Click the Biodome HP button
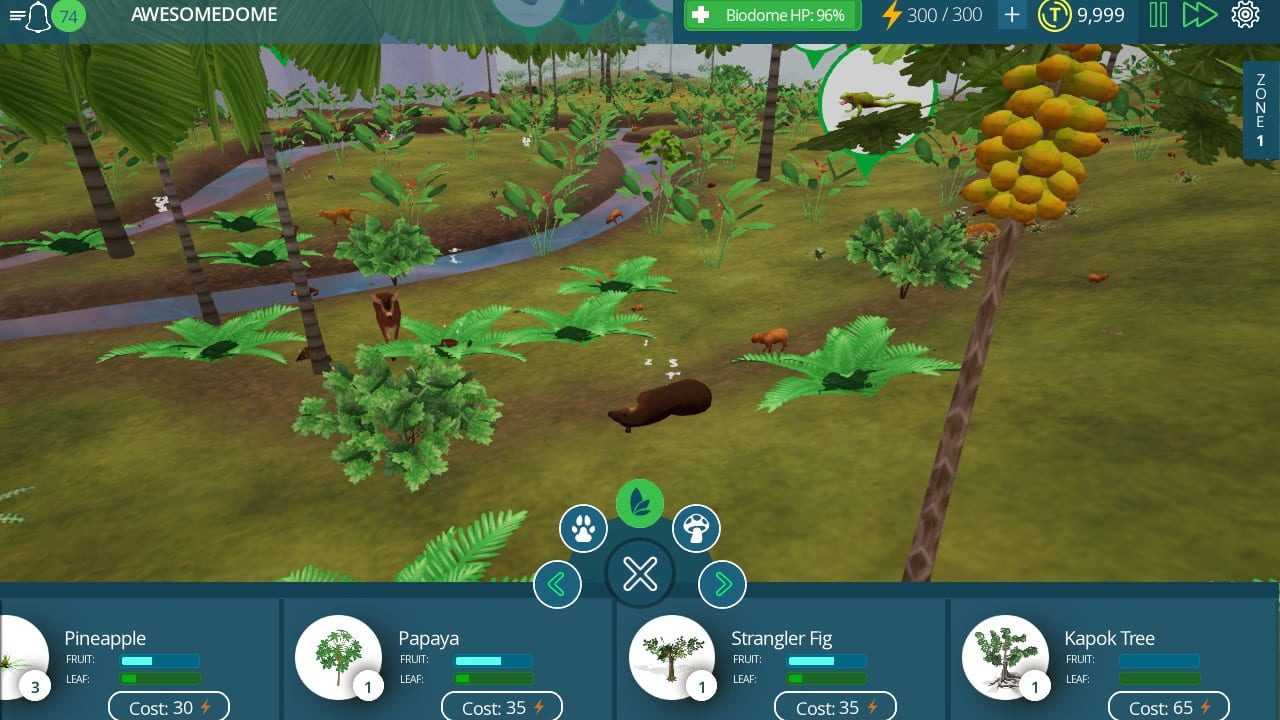The width and height of the screenshot is (1280, 720). [772, 15]
